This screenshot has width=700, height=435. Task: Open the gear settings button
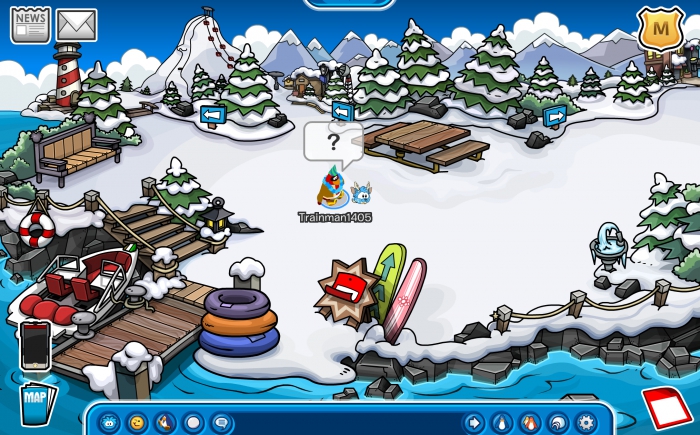click(586, 423)
